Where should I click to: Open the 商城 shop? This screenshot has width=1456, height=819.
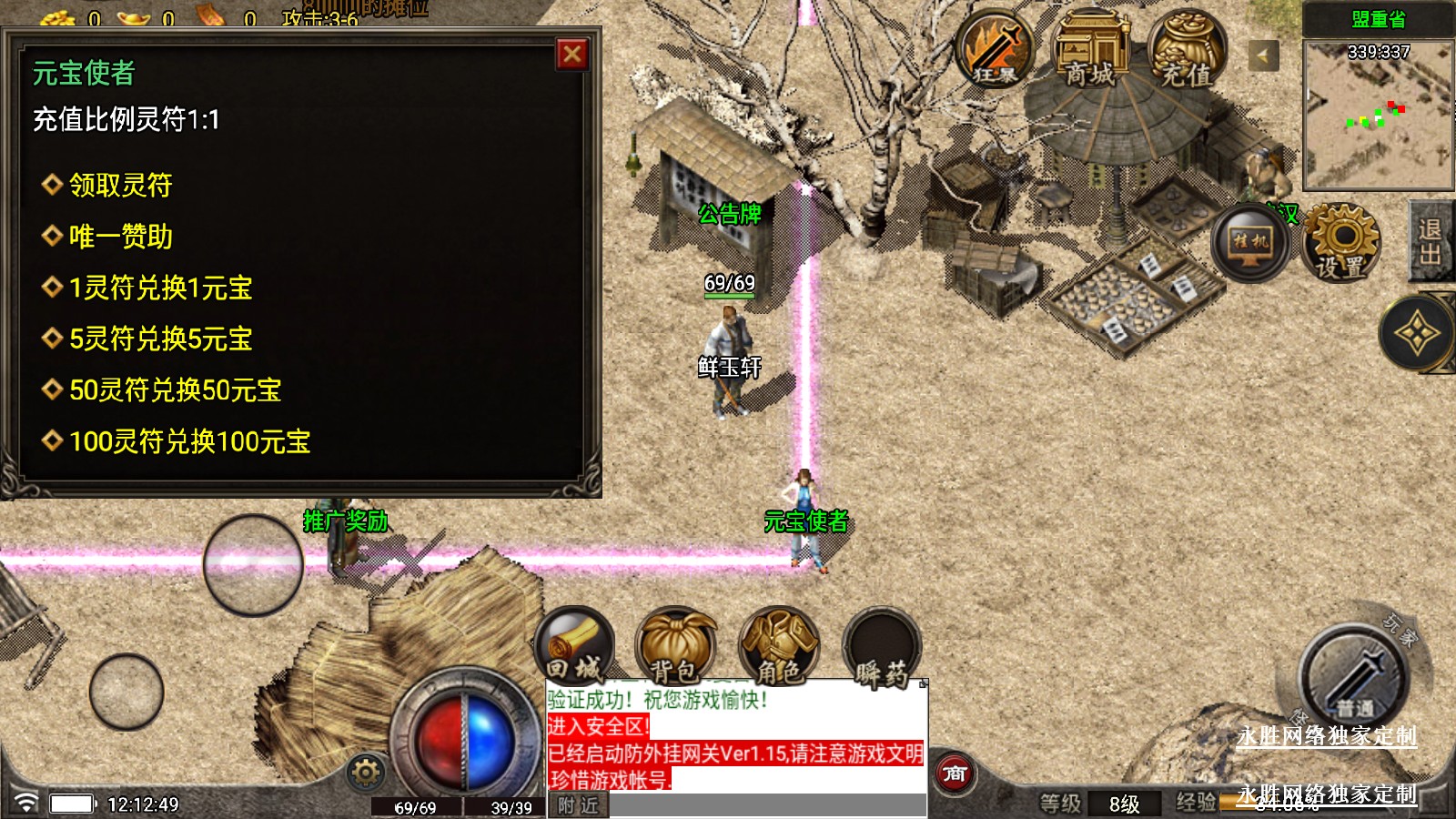click(1089, 50)
